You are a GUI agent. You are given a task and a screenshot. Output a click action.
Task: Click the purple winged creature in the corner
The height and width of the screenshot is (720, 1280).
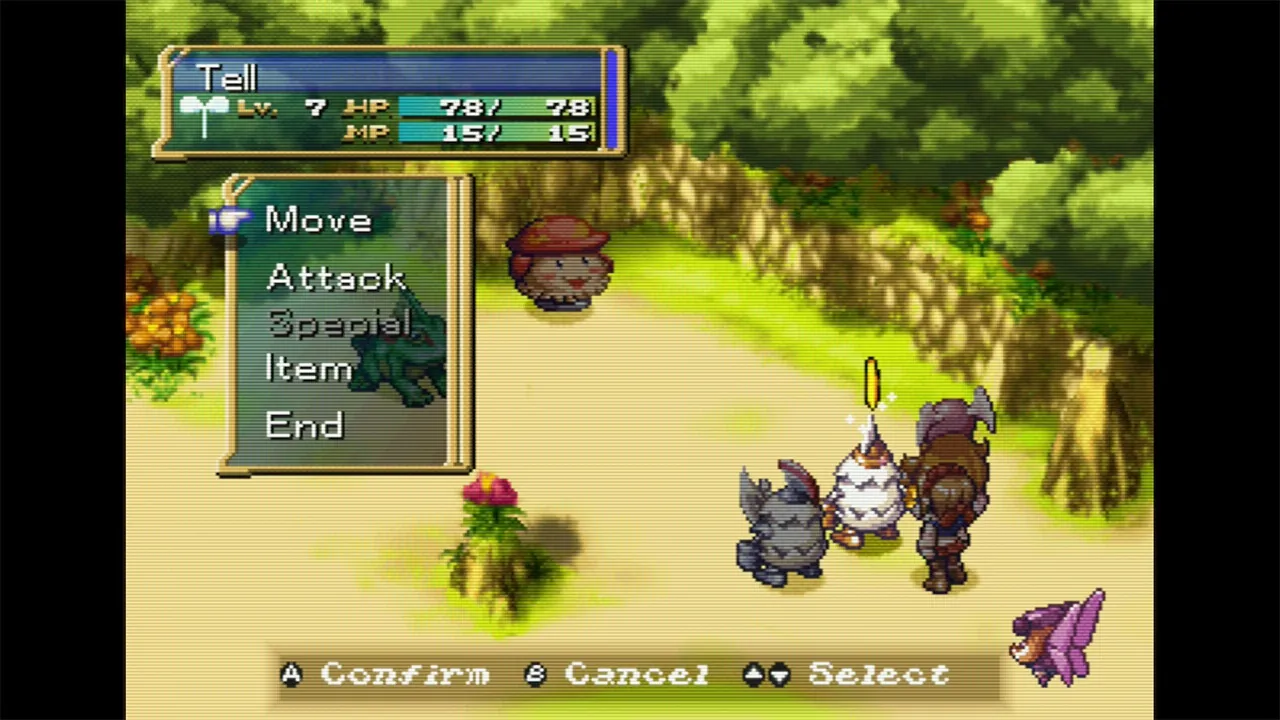tap(1060, 635)
